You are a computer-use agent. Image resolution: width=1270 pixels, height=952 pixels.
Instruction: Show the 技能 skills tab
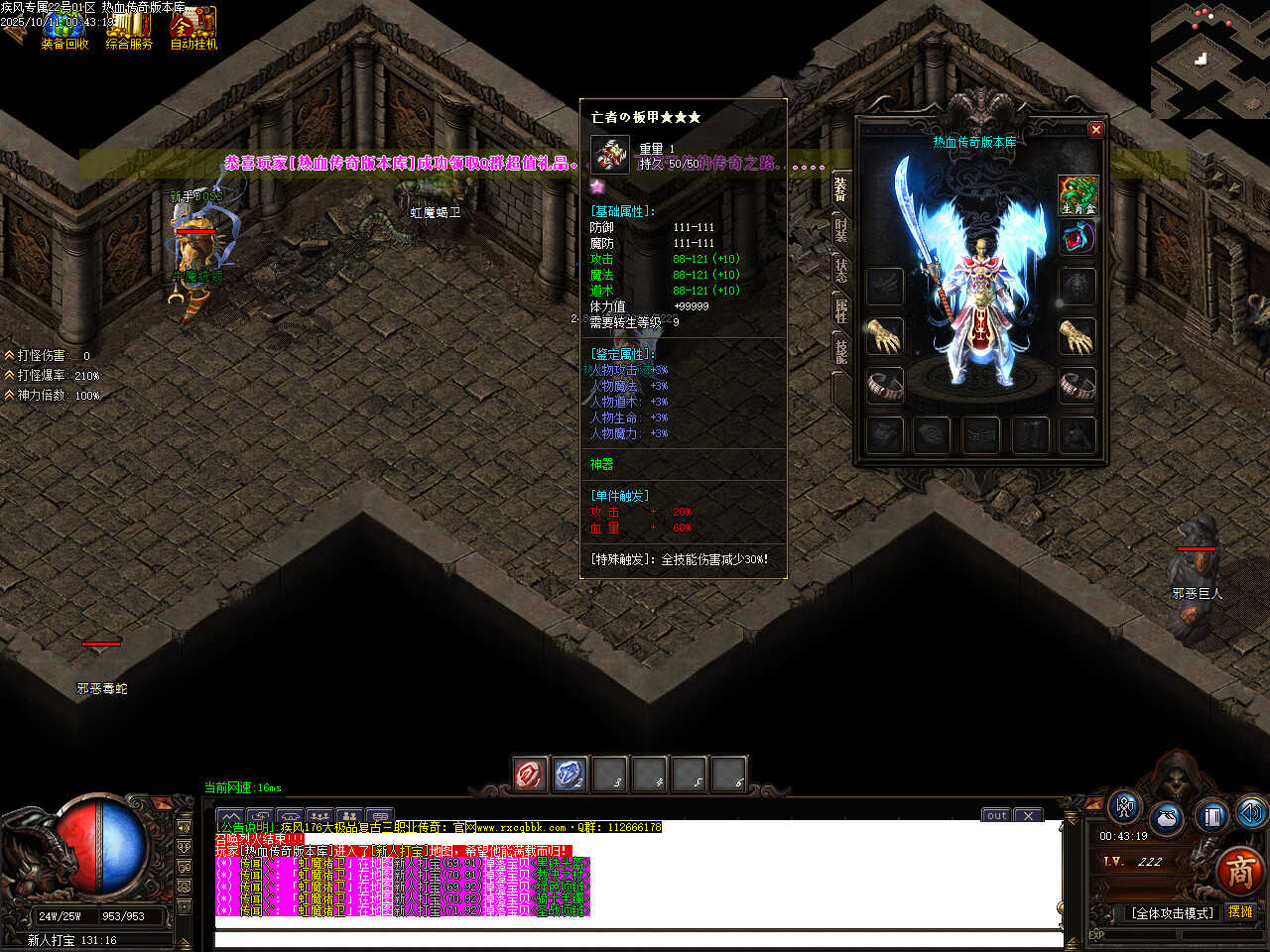pyautogui.click(x=841, y=351)
